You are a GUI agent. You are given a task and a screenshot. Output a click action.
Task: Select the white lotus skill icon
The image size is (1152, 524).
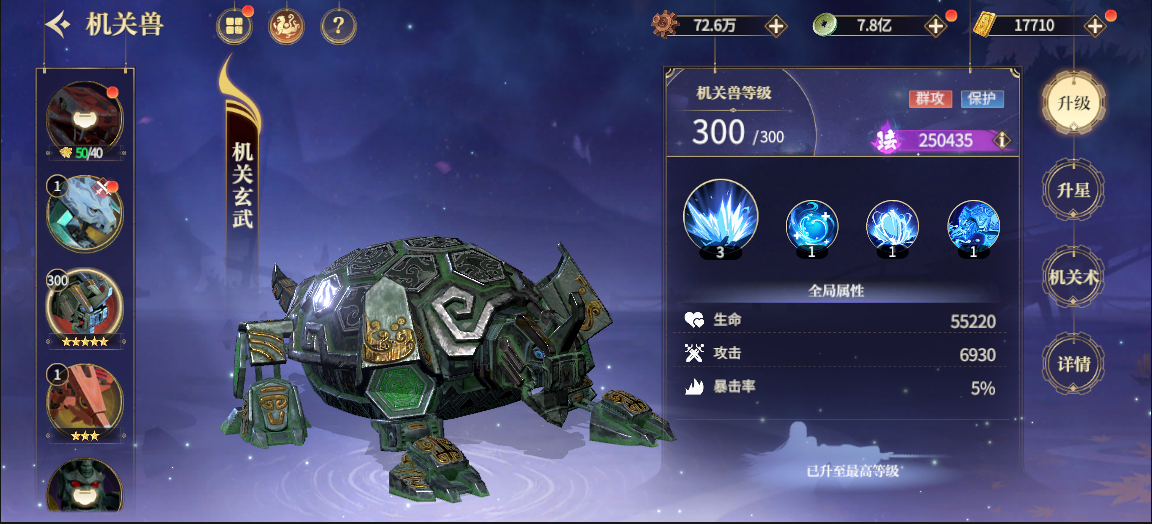coord(892,224)
